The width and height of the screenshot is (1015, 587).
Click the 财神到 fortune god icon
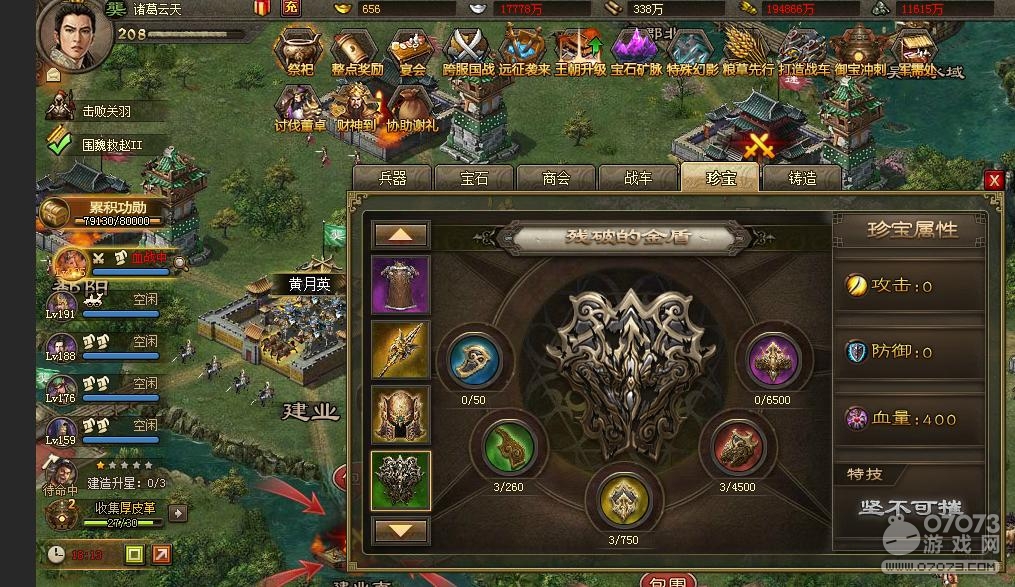point(356,108)
